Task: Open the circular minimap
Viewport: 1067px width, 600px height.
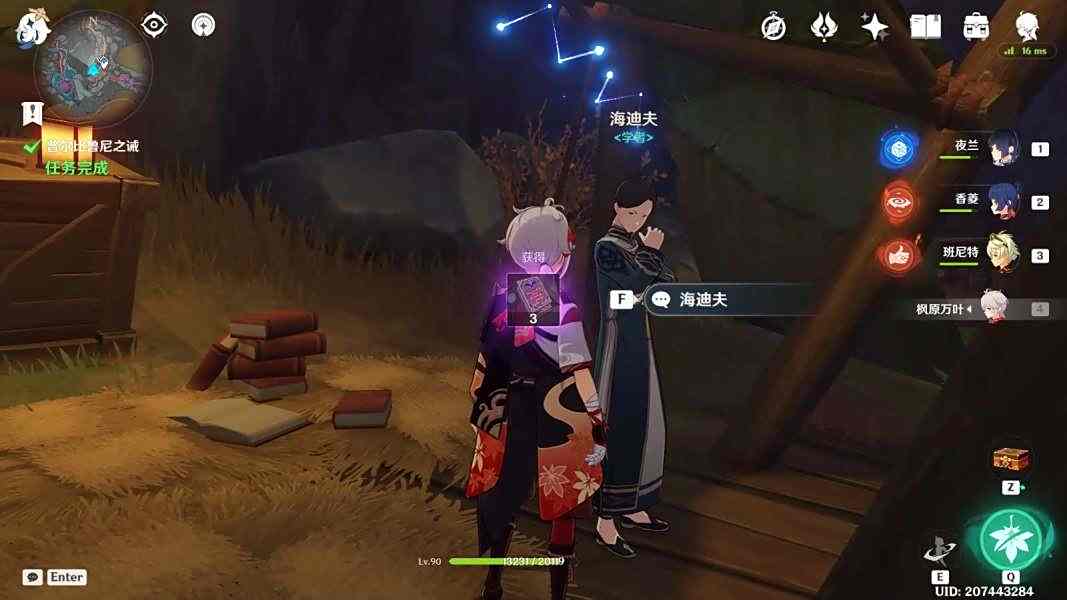Action: 93,68
